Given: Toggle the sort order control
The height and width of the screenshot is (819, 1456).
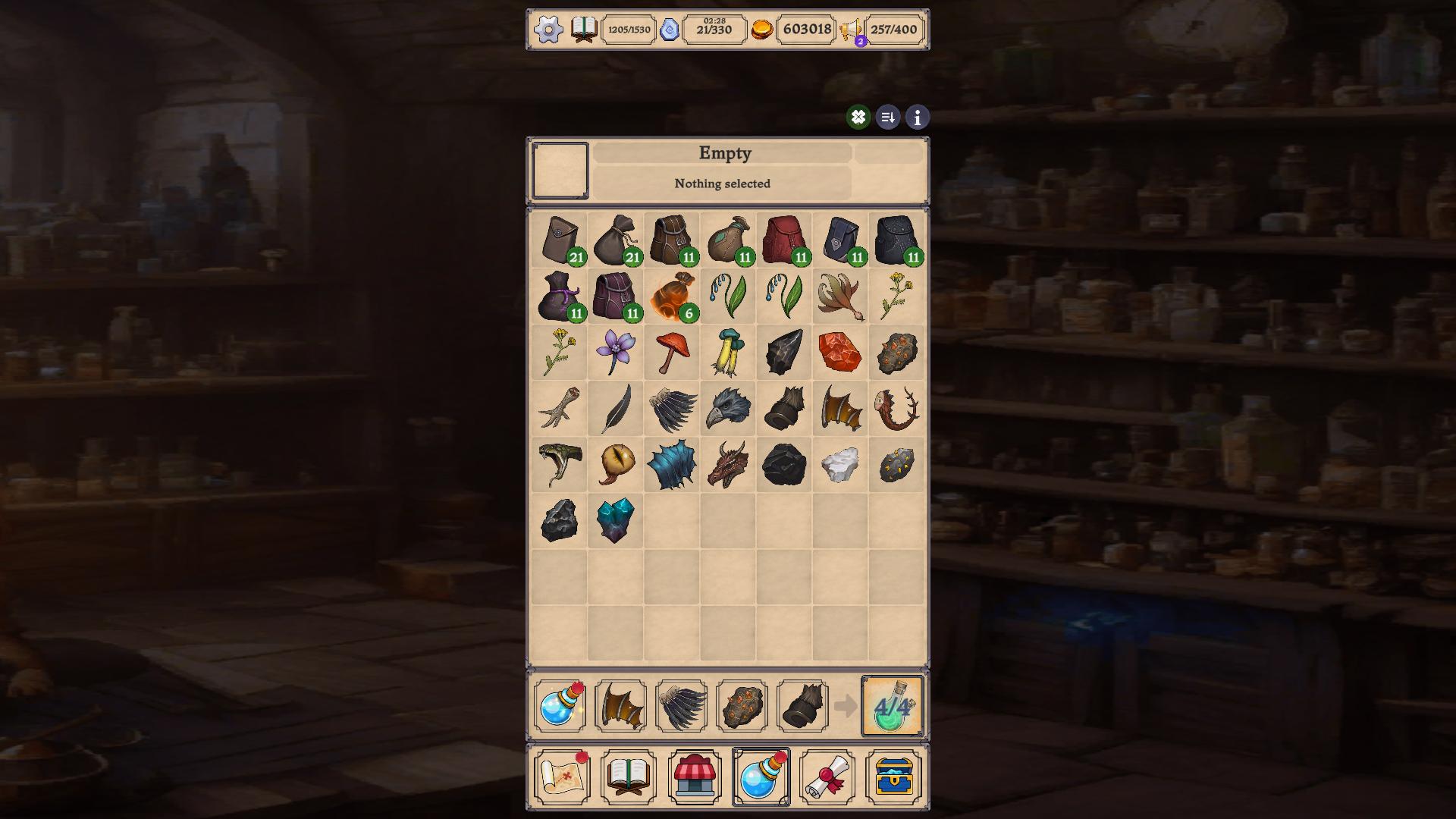Looking at the screenshot, I should pos(887,118).
